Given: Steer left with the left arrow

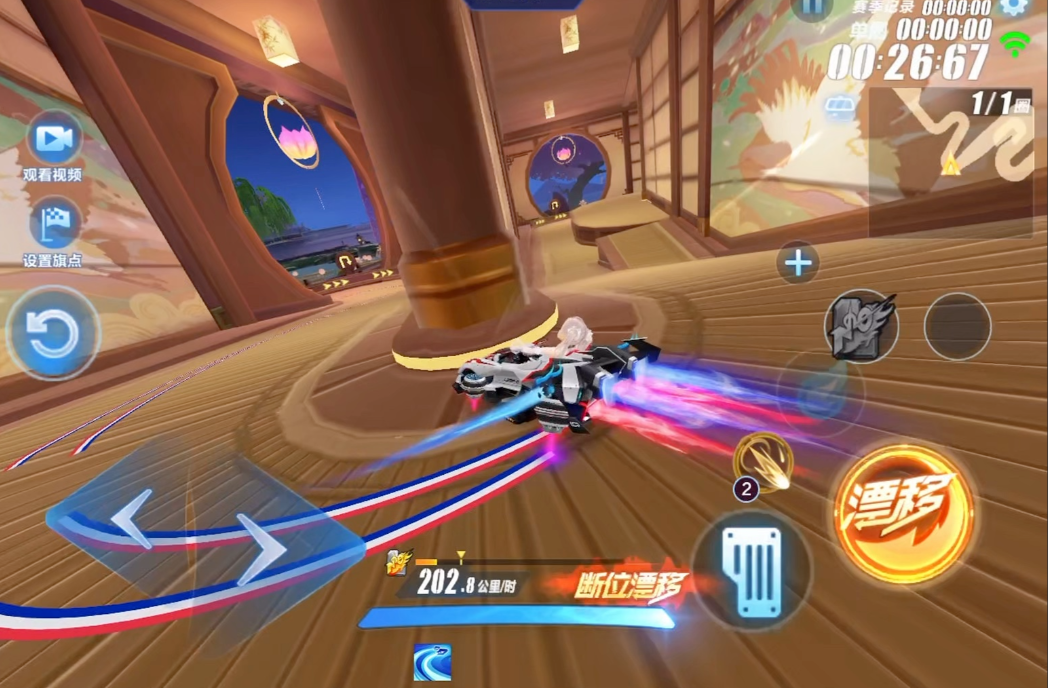Looking at the screenshot, I should (x=132, y=517).
